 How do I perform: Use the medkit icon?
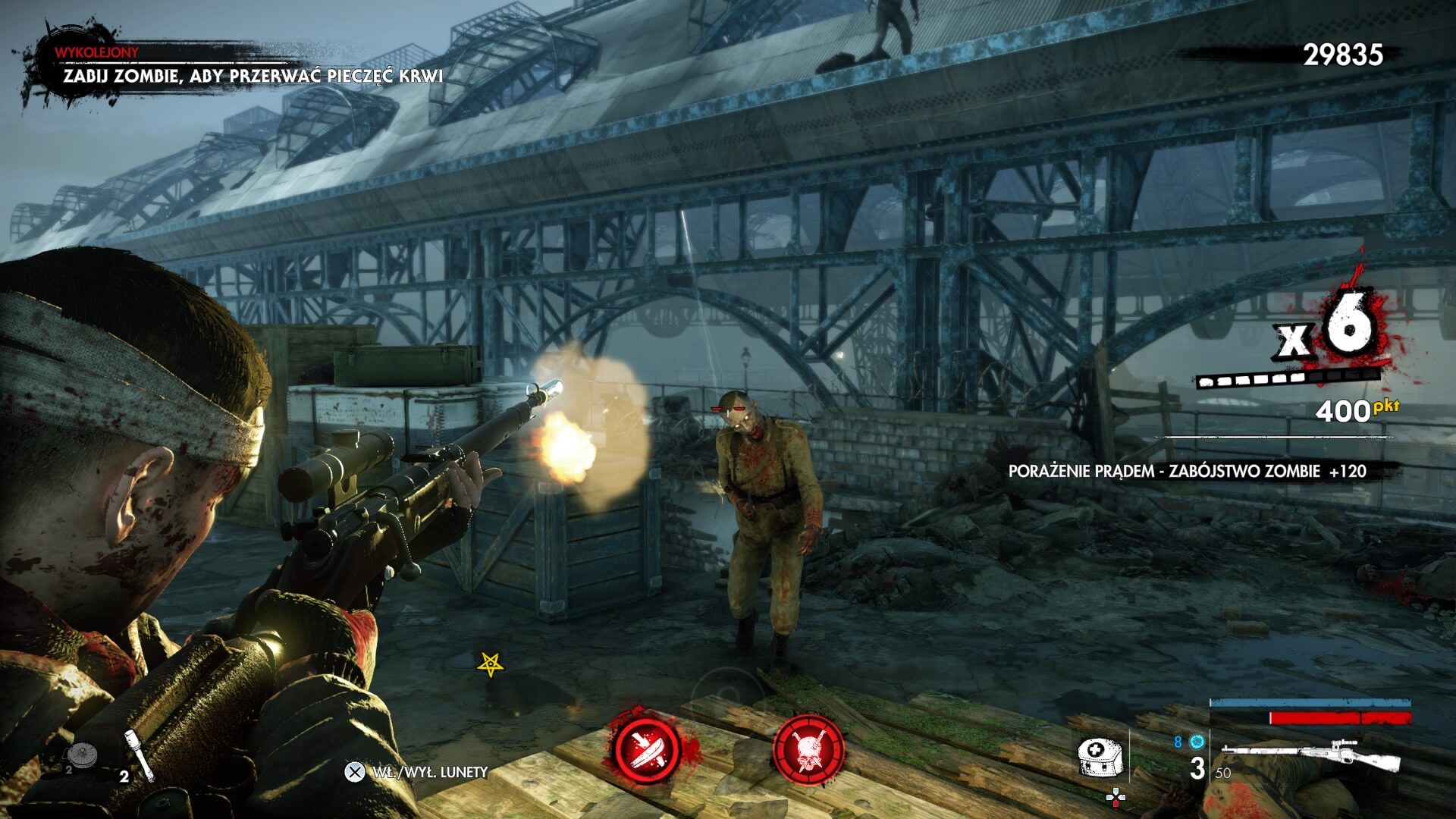pos(1100,756)
